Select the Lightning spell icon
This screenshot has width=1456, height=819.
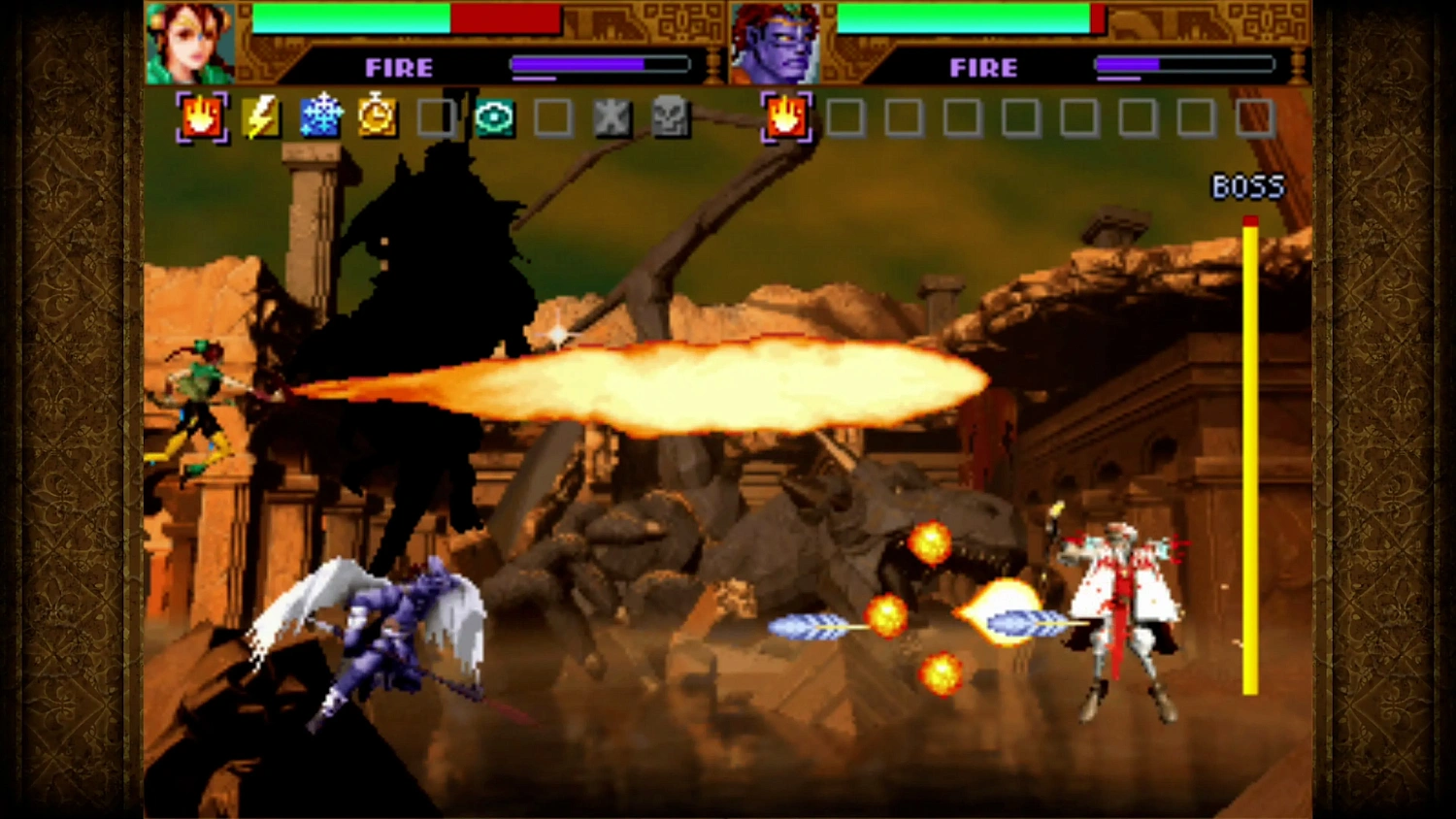(x=262, y=115)
